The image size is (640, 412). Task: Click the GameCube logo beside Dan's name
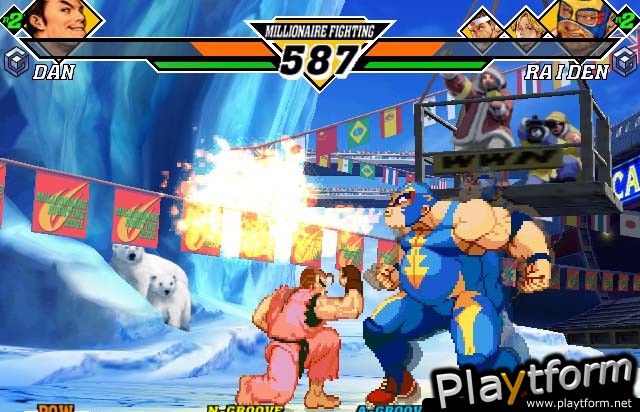pos(16,61)
